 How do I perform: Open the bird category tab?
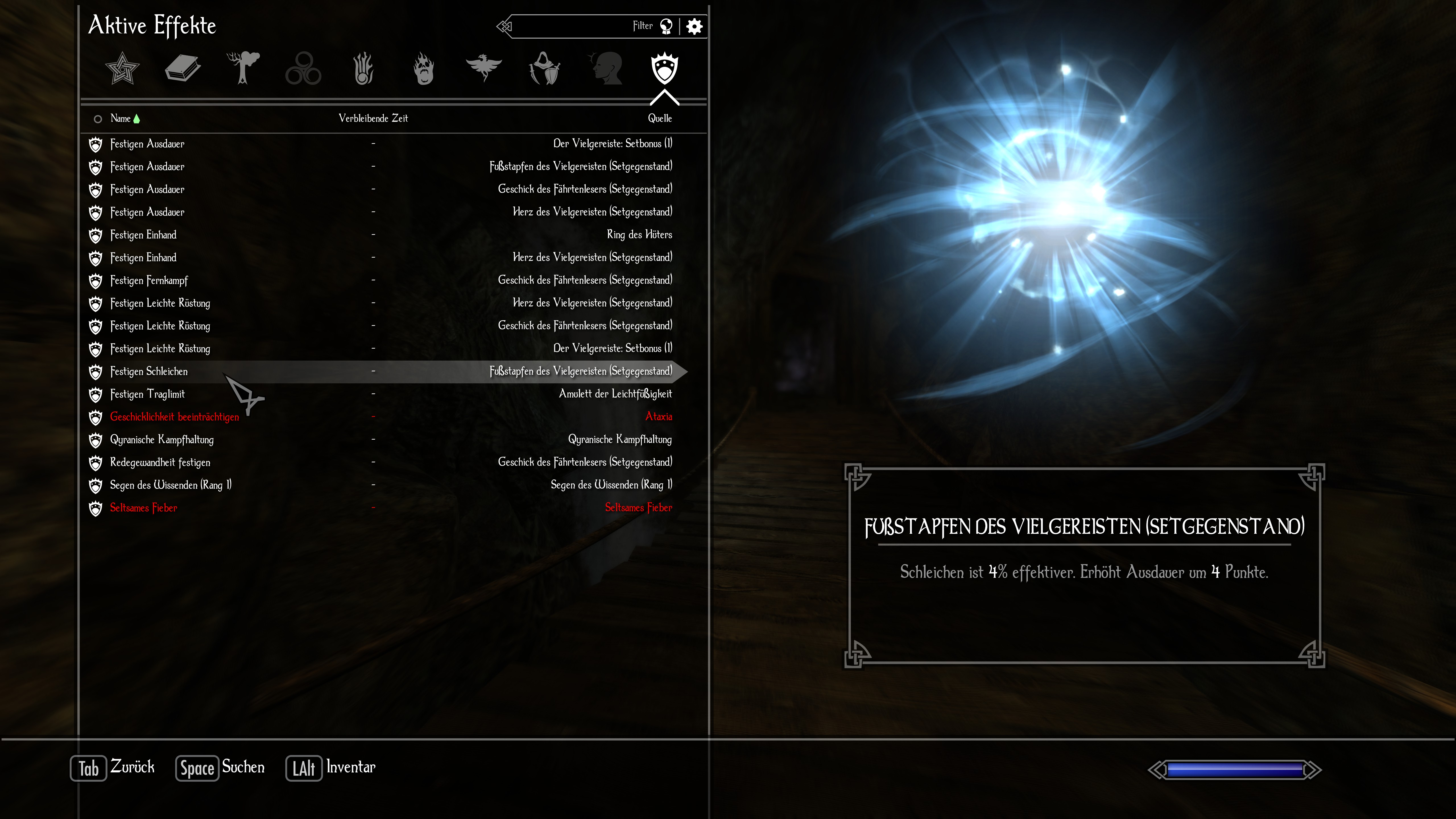pyautogui.click(x=484, y=68)
